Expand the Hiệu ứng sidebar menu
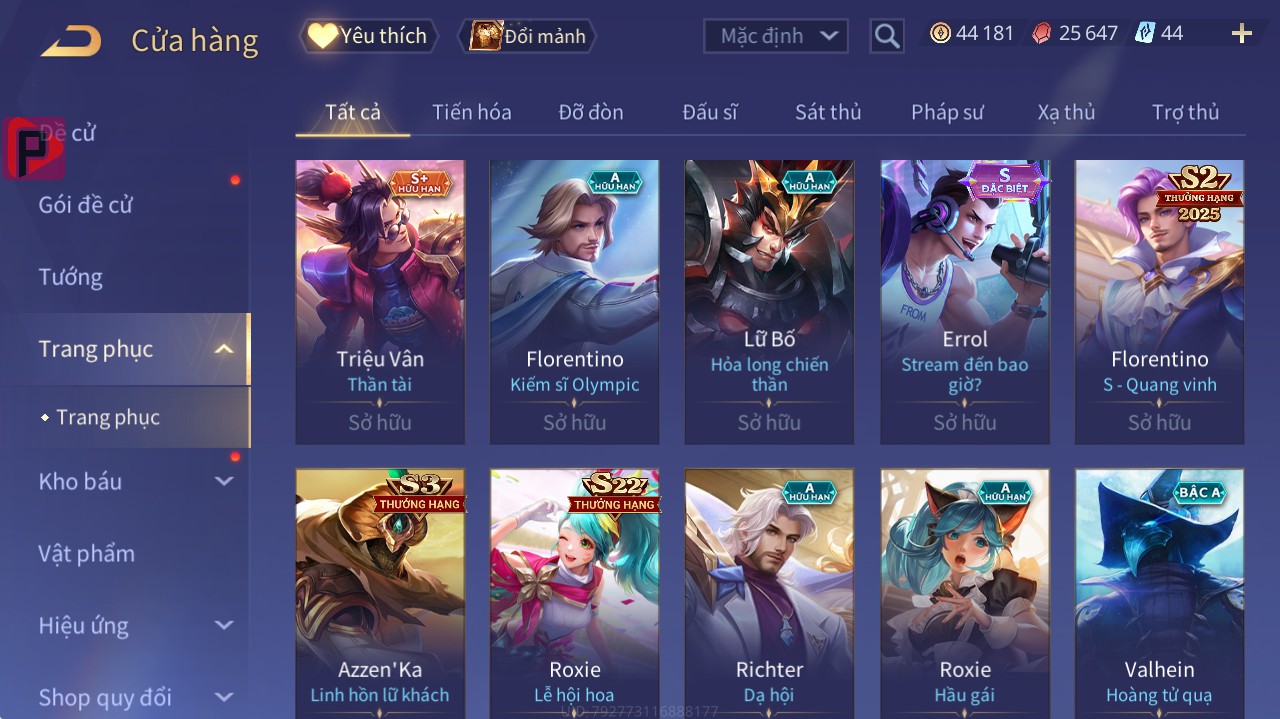The width and height of the screenshot is (1280, 719). click(x=136, y=626)
